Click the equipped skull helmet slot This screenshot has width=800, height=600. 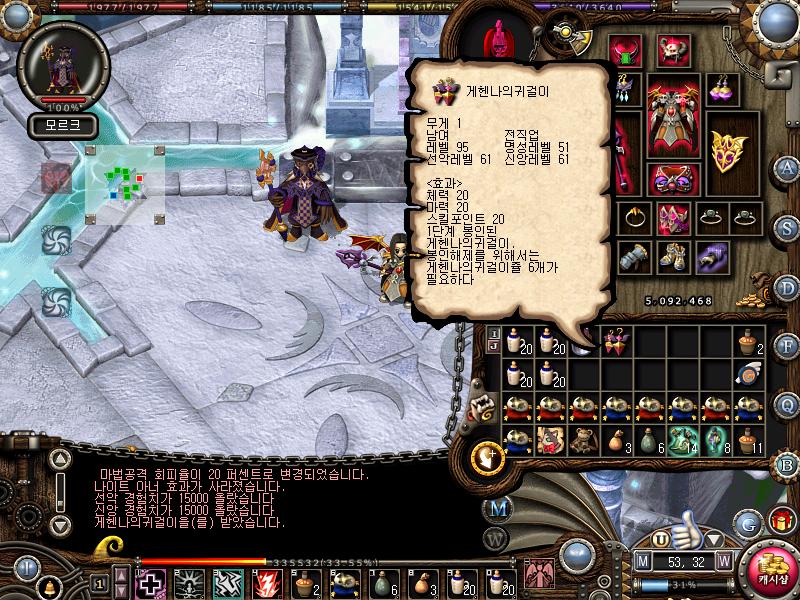(x=672, y=50)
